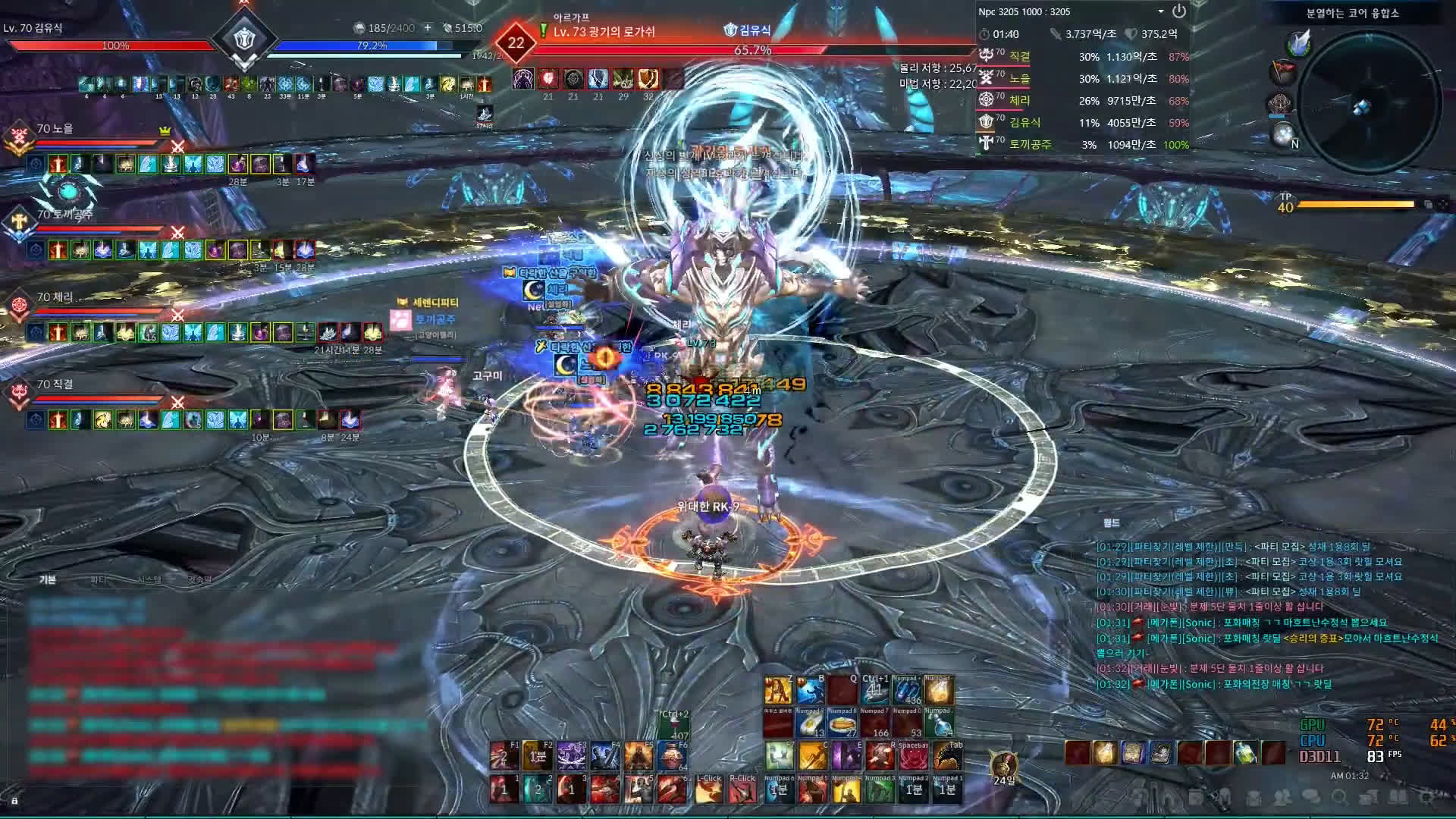Activate the Z hotkey skill icon
Viewport: 1456px width, 819px height.
[777, 691]
